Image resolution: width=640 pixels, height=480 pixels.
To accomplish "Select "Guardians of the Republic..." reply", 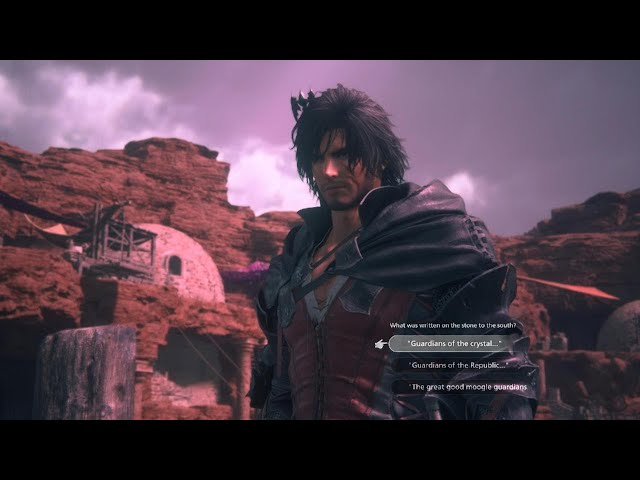I will pos(459,365).
